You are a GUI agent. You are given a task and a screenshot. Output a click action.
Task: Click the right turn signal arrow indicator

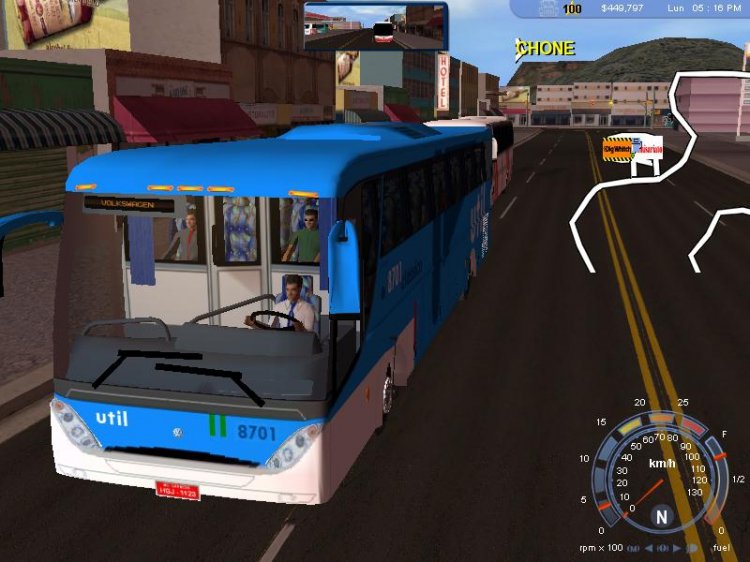point(675,548)
